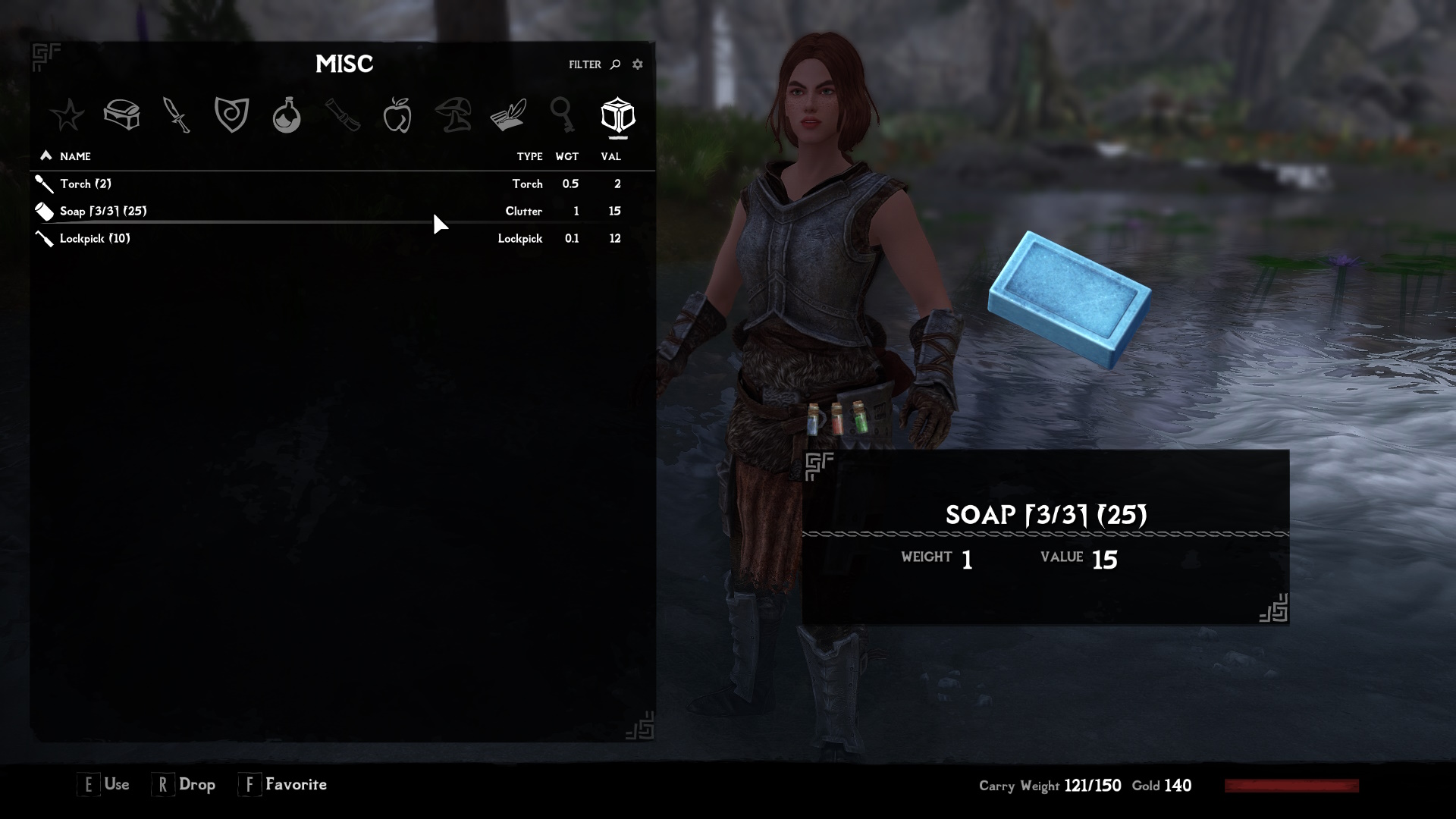Toggle the FILTER option

tap(584, 64)
